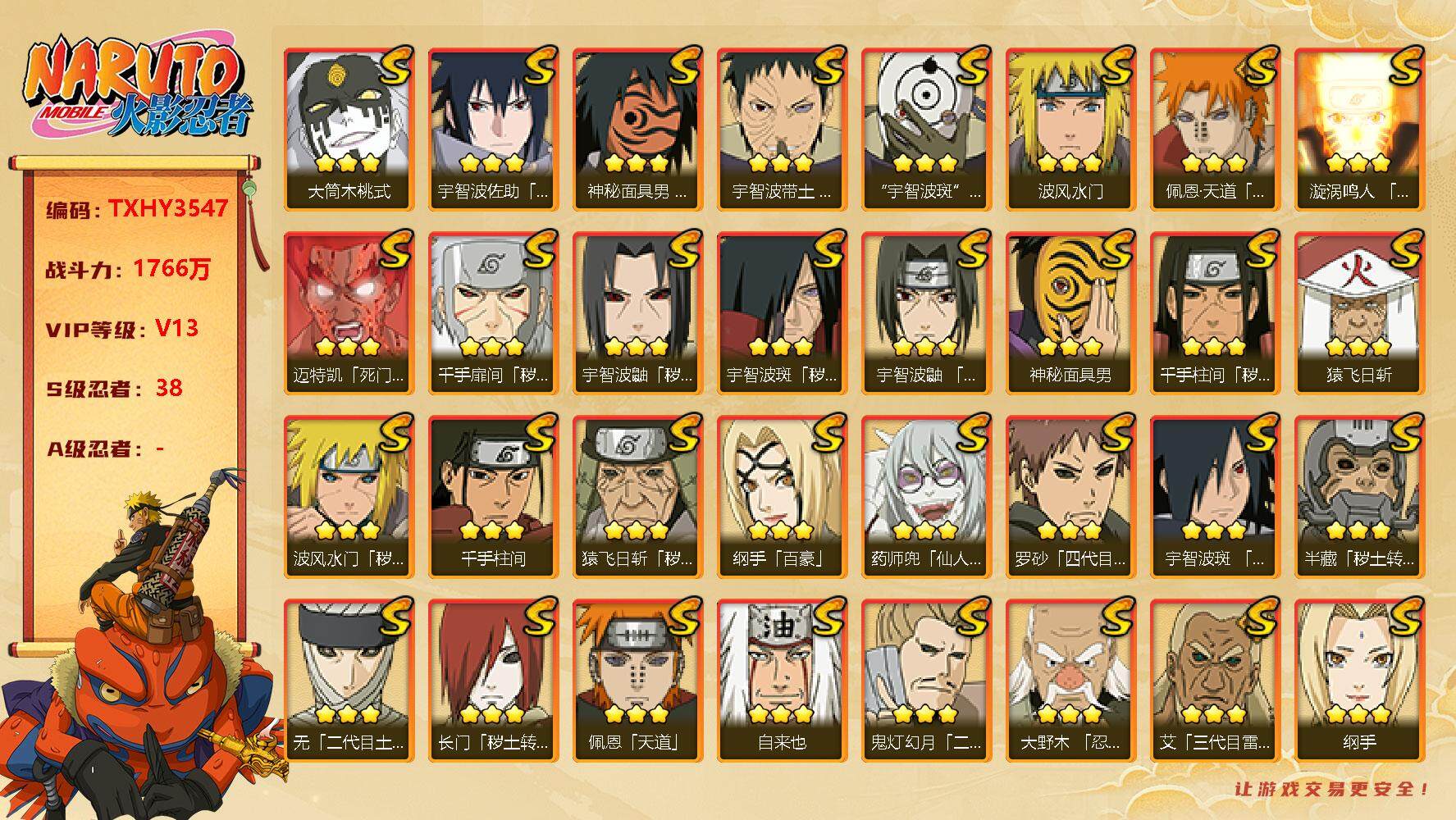Choose the 宇智波佐助 character card
Image resolution: width=1456 pixels, height=820 pixels.
[493, 129]
